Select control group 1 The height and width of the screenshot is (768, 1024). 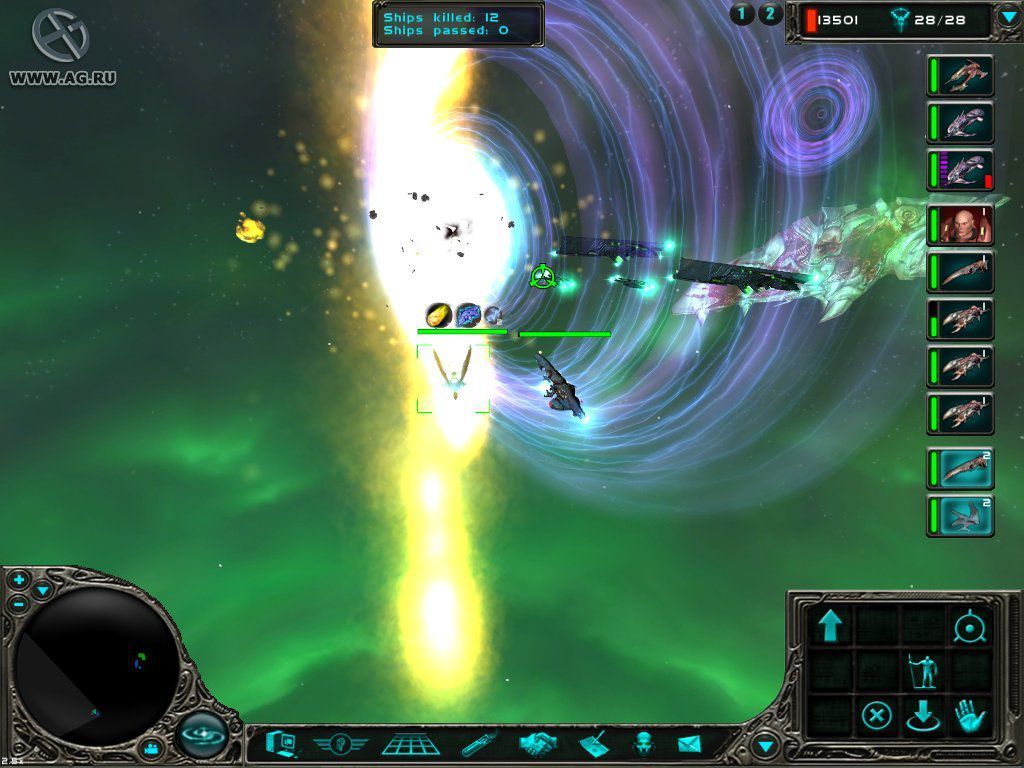click(742, 14)
